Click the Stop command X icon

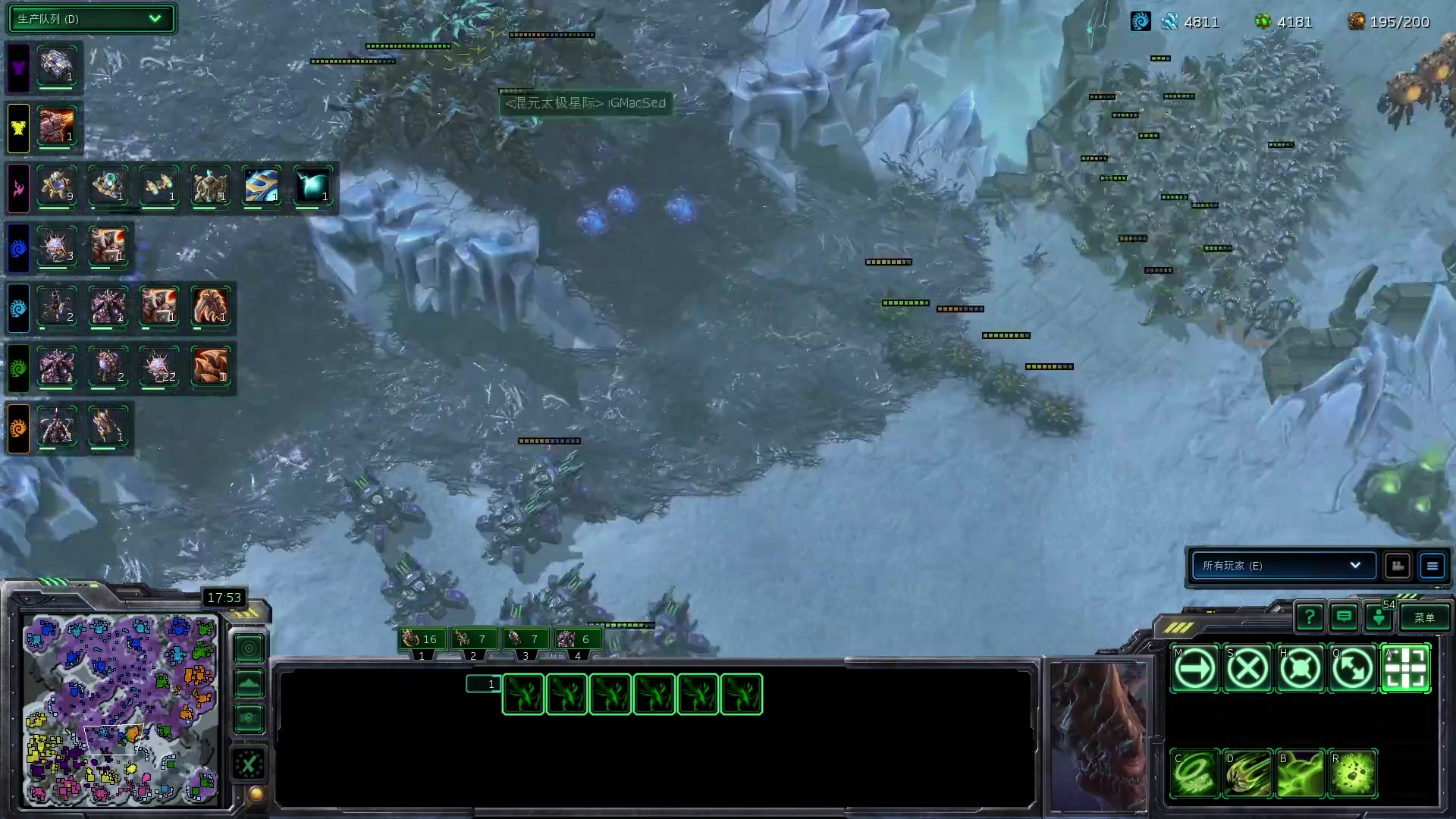pos(1247,669)
